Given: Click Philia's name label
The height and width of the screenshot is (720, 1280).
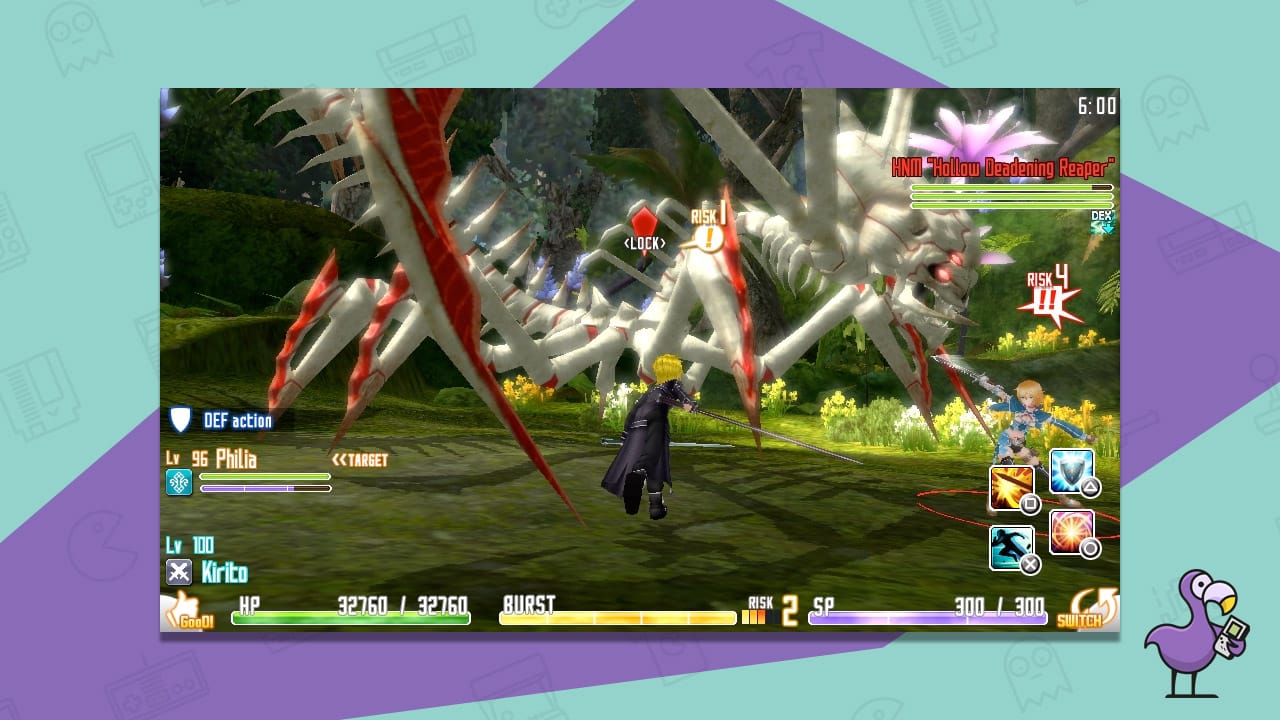Looking at the screenshot, I should [x=236, y=459].
